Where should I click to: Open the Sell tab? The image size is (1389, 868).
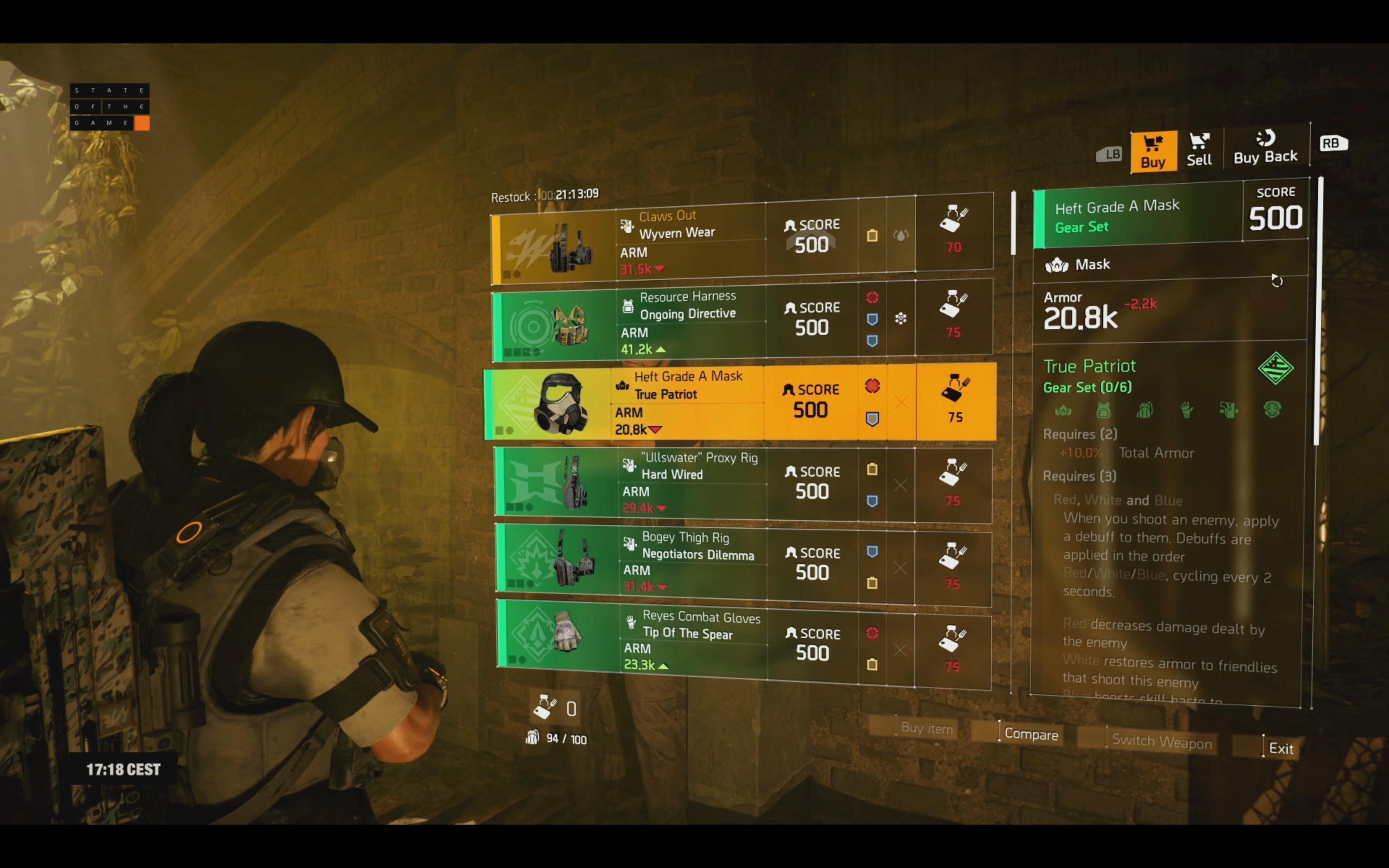point(1199,150)
